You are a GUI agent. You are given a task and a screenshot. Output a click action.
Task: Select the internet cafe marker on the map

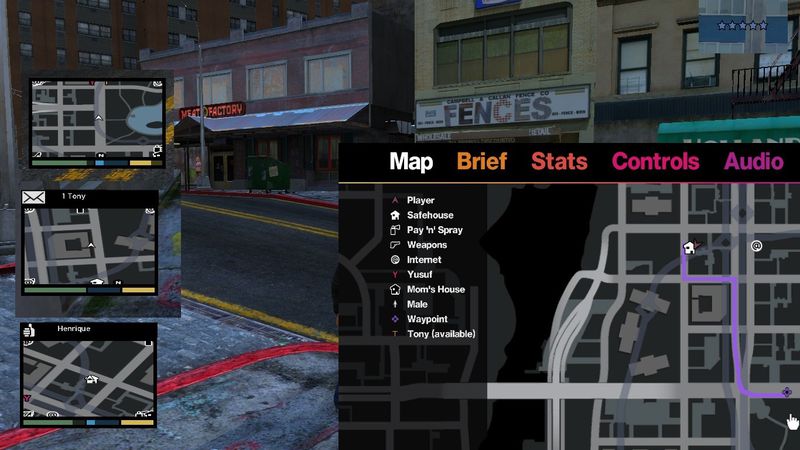coord(757,245)
